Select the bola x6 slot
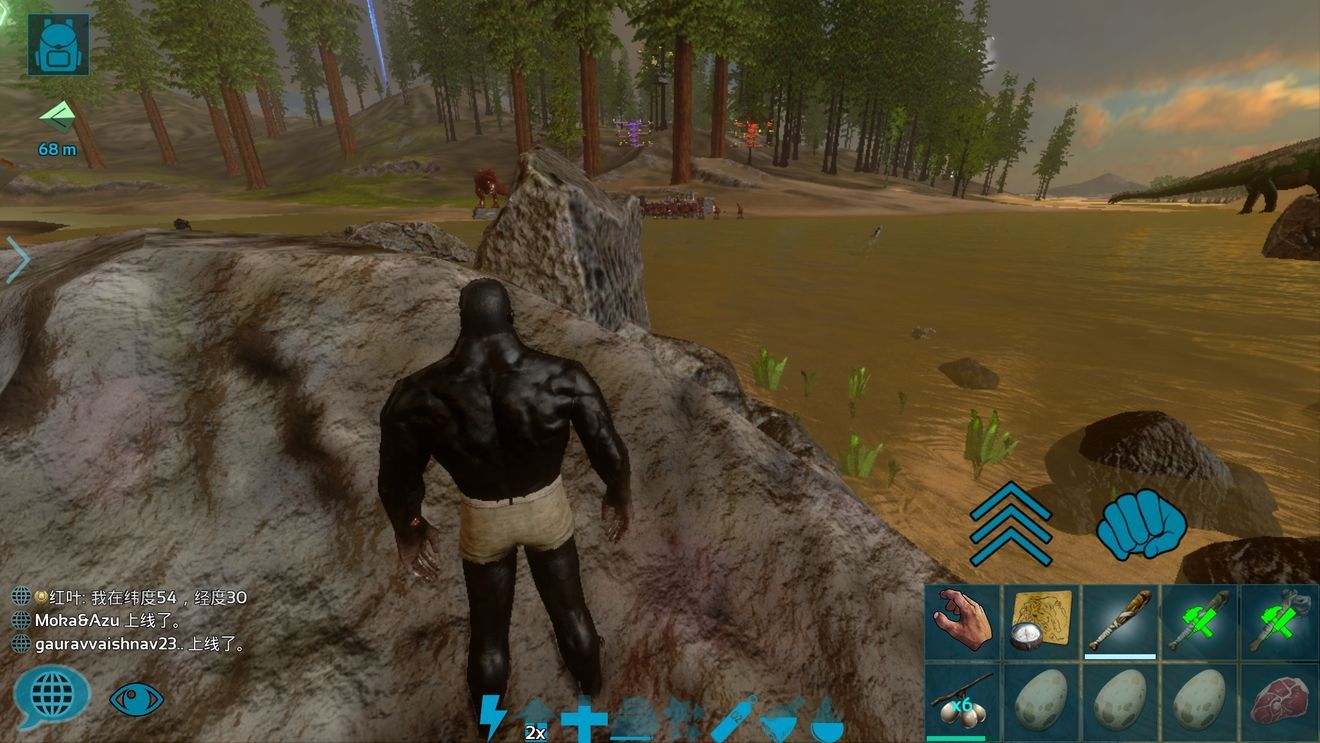 pos(962,701)
